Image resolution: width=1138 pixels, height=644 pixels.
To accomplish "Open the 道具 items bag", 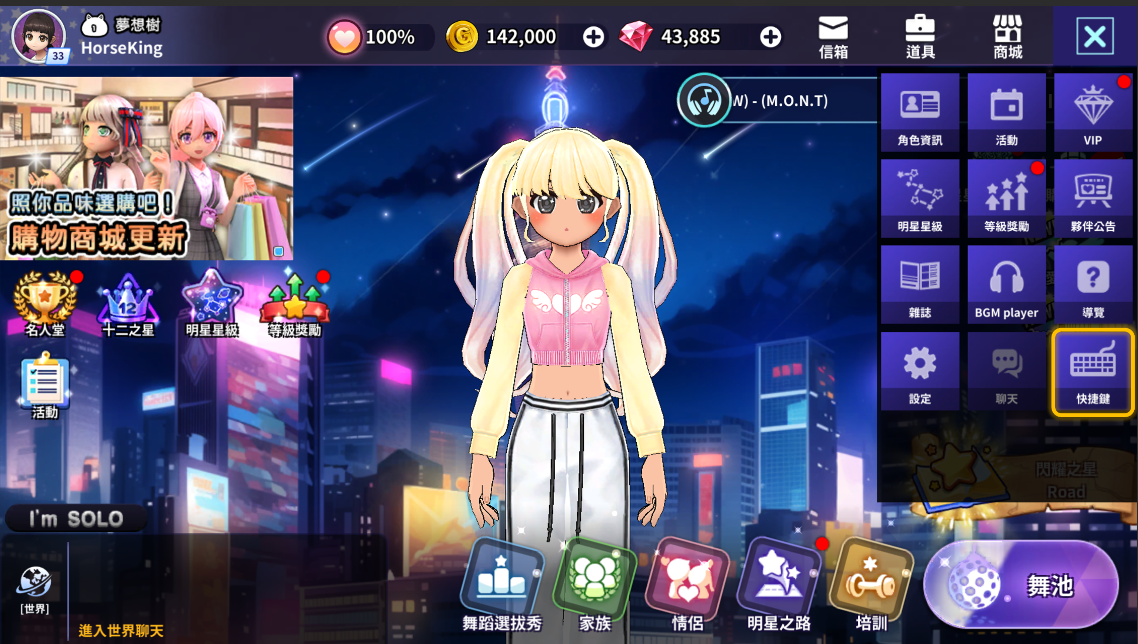I will coord(920,36).
